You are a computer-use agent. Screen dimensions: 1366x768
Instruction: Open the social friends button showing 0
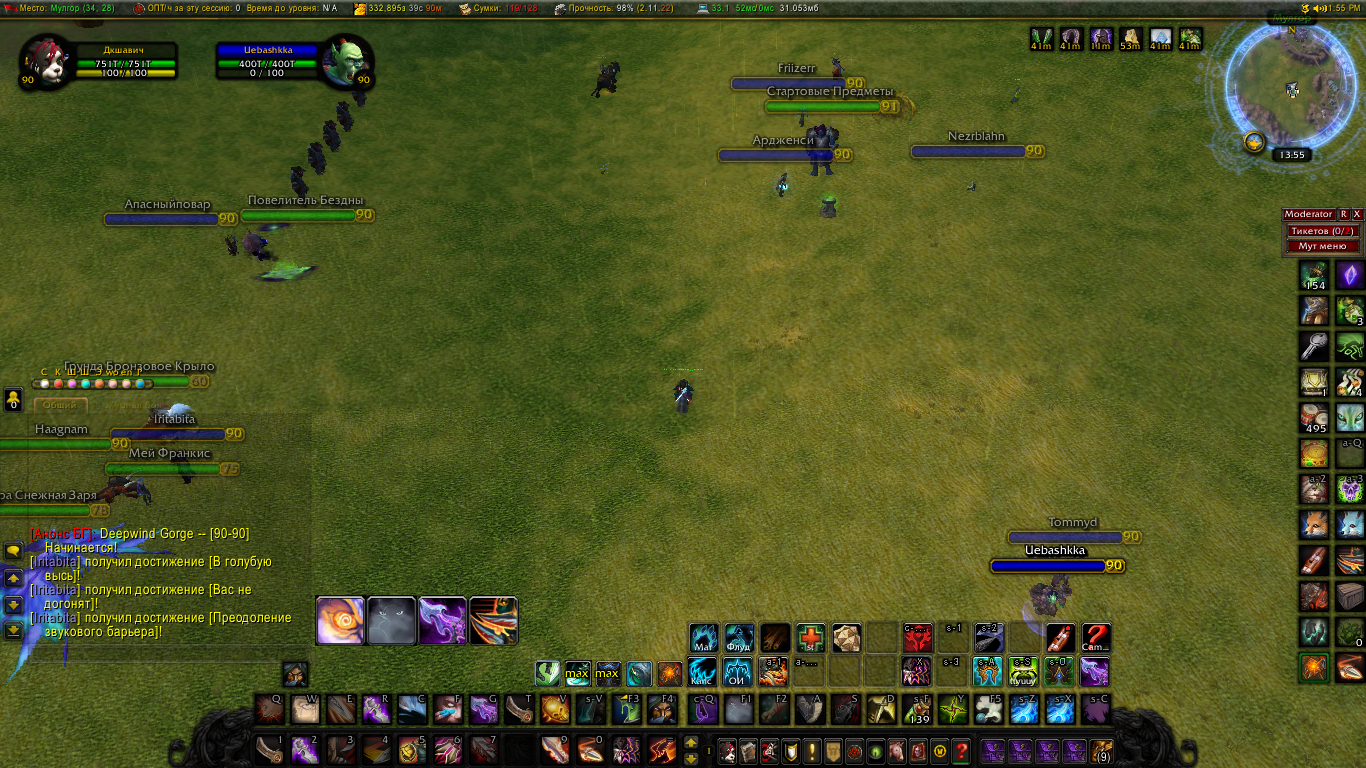tap(14, 400)
